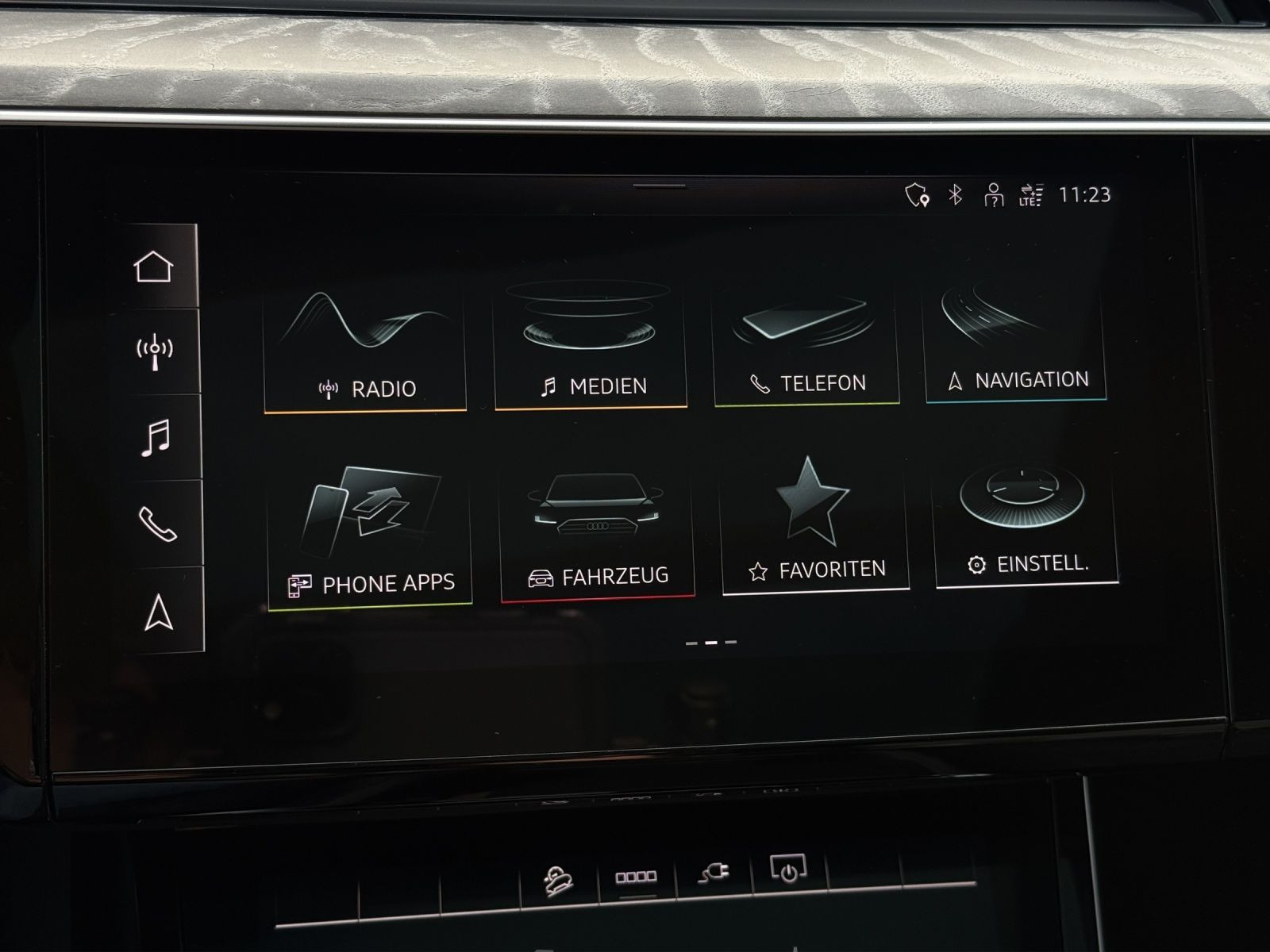Tap the home icon in the sidebar
This screenshot has height=952, width=1270.
click(x=154, y=267)
